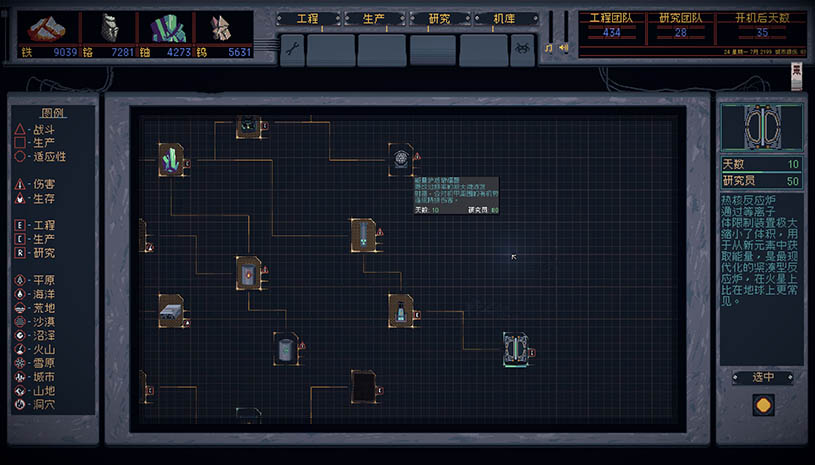The image size is (815, 465).
Task: Click the alien invader icon button
Action: tap(523, 49)
